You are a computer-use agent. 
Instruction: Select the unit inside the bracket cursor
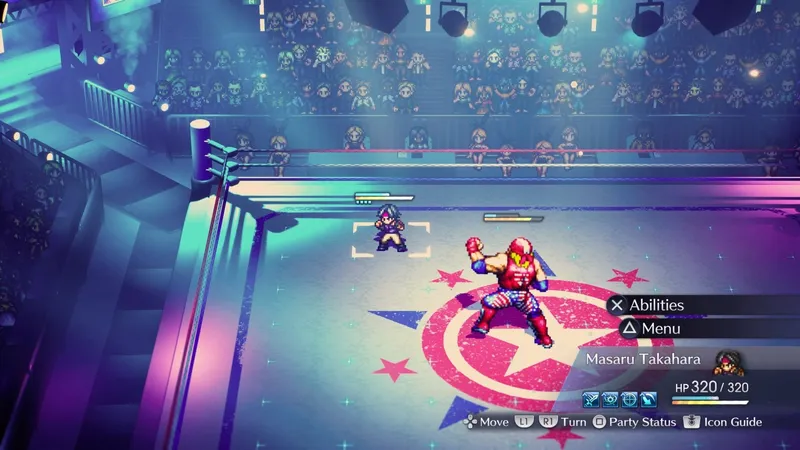[x=391, y=226]
